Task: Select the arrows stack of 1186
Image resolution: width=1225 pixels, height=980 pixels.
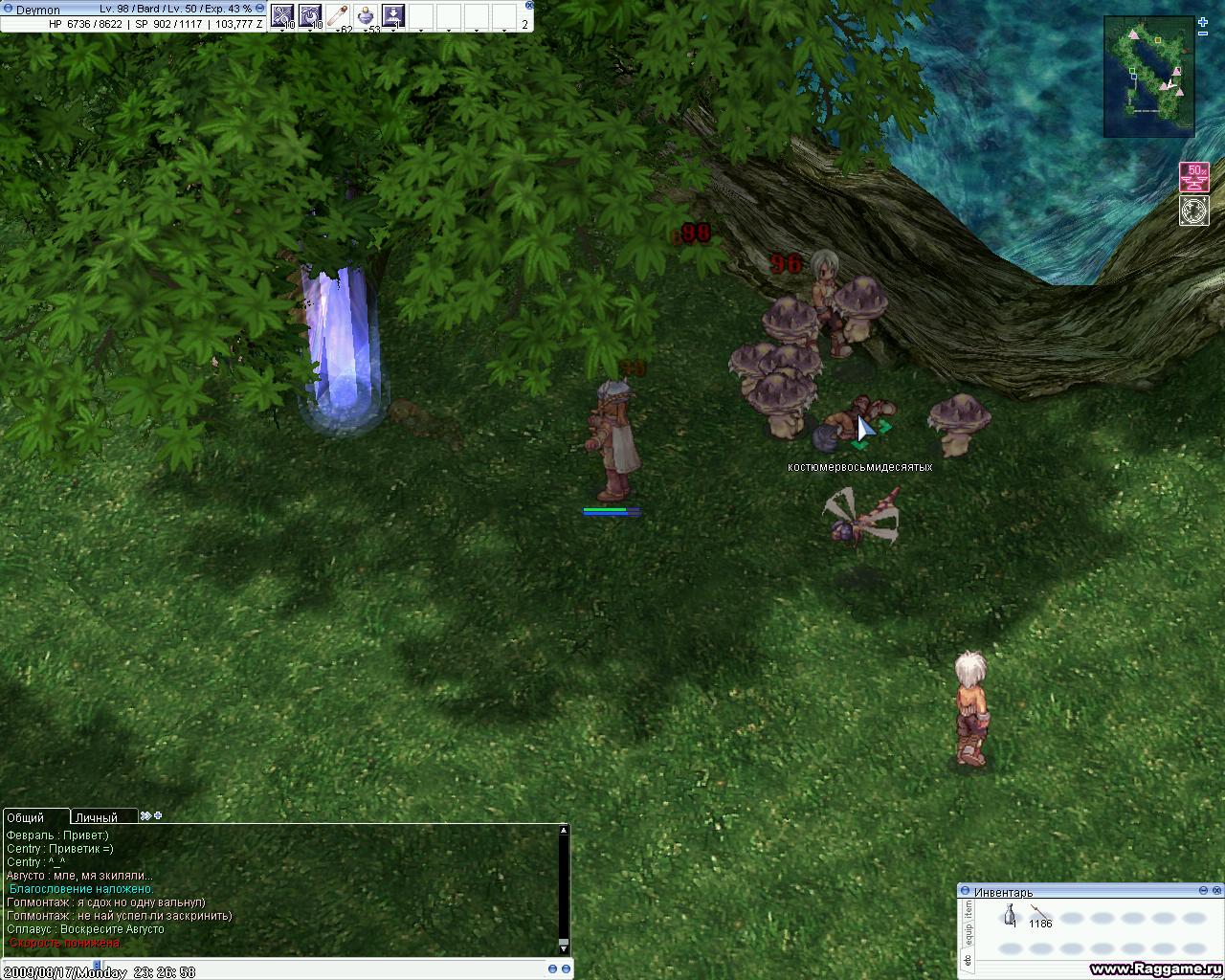Action: 1039,916
